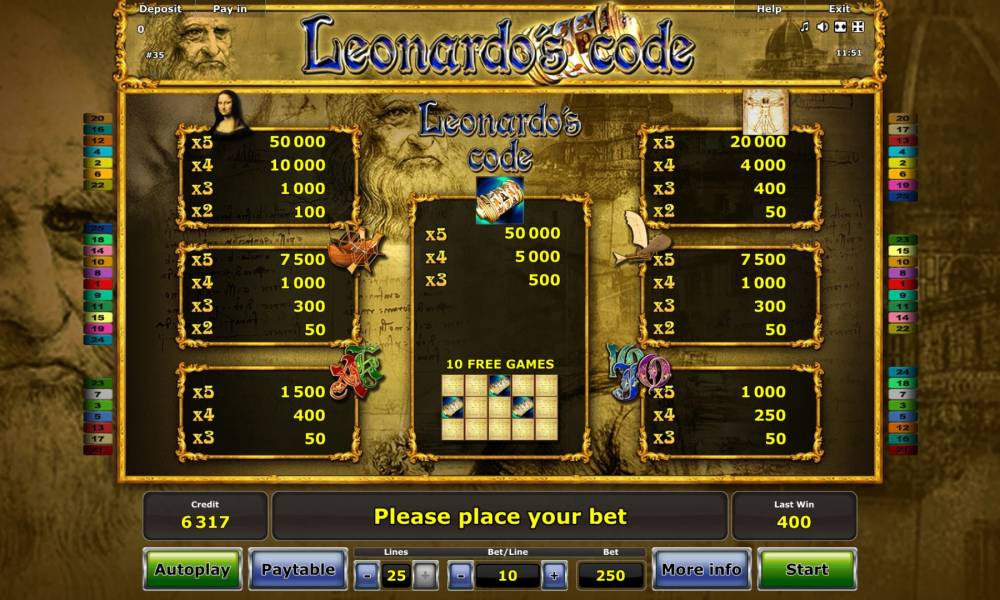Increase the number of Lines

tap(424, 575)
